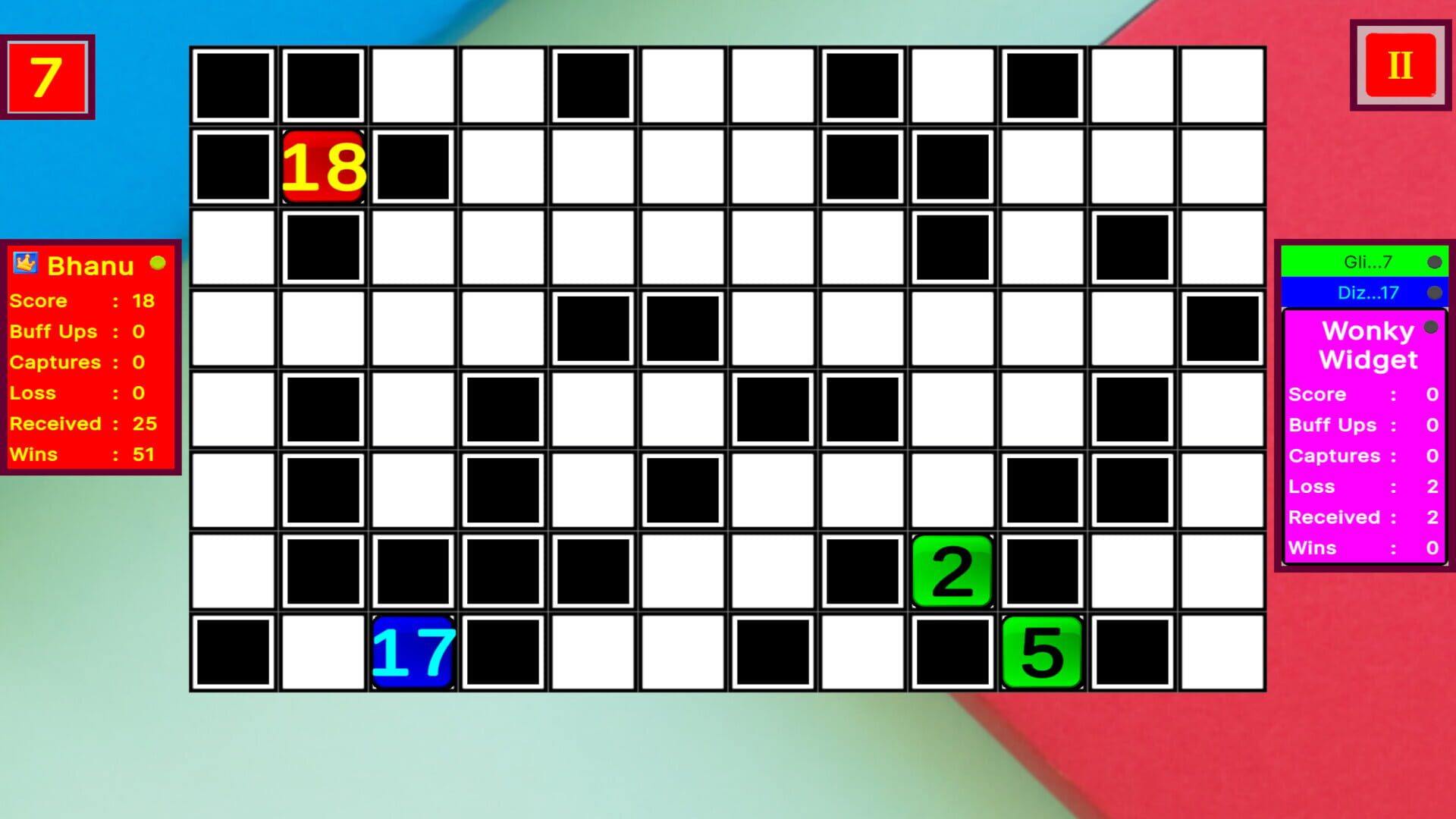Click a black blocked square on the grid
Viewport: 1456px width, 819px height.
pos(592,328)
